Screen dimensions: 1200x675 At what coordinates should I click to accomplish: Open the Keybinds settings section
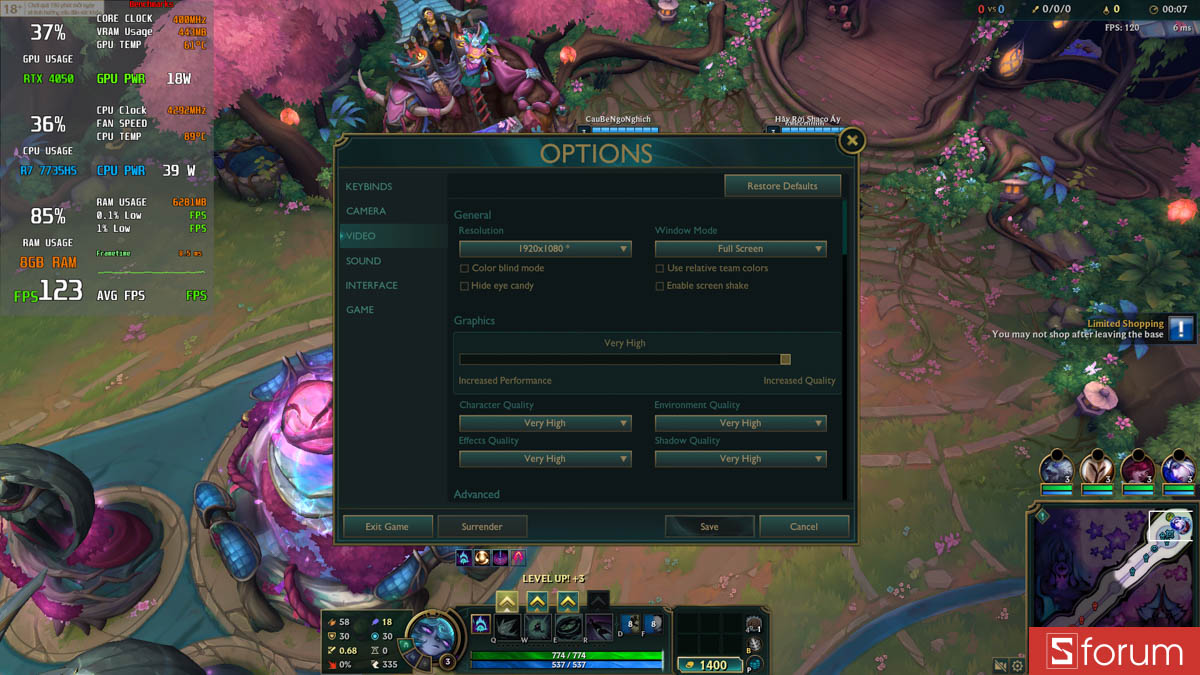tap(369, 187)
